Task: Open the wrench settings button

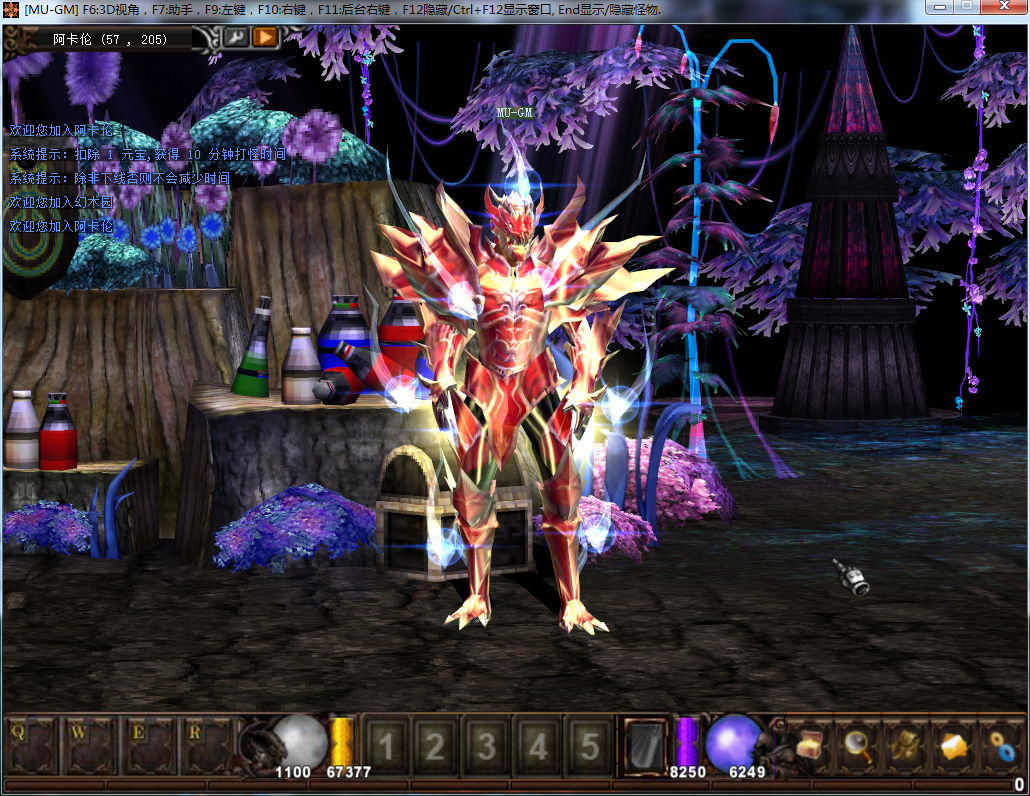Action: coord(237,38)
